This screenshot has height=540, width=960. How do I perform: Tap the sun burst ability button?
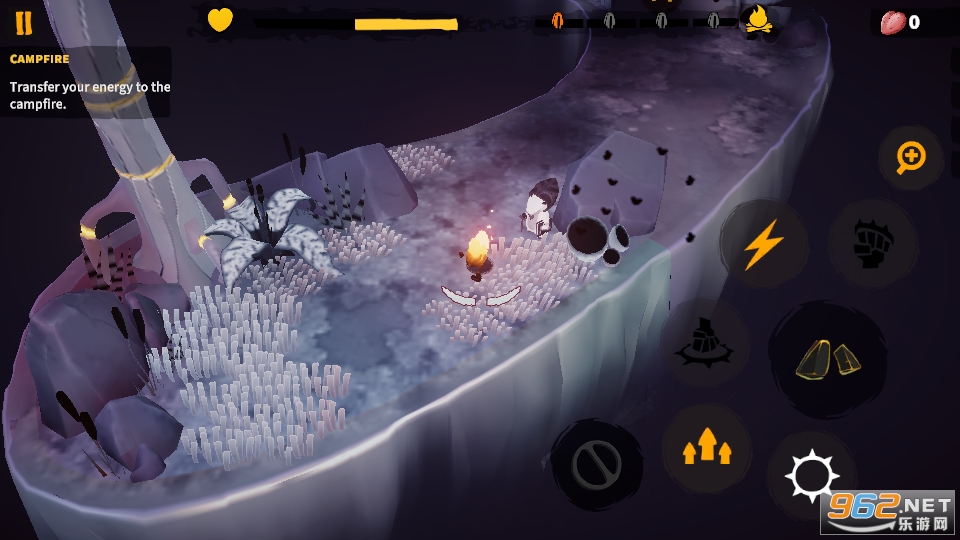(809, 476)
